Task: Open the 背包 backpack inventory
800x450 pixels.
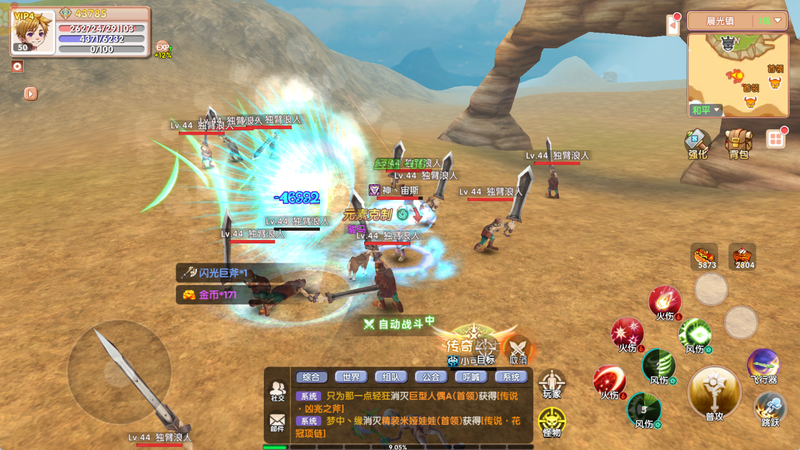Action: pos(738,142)
